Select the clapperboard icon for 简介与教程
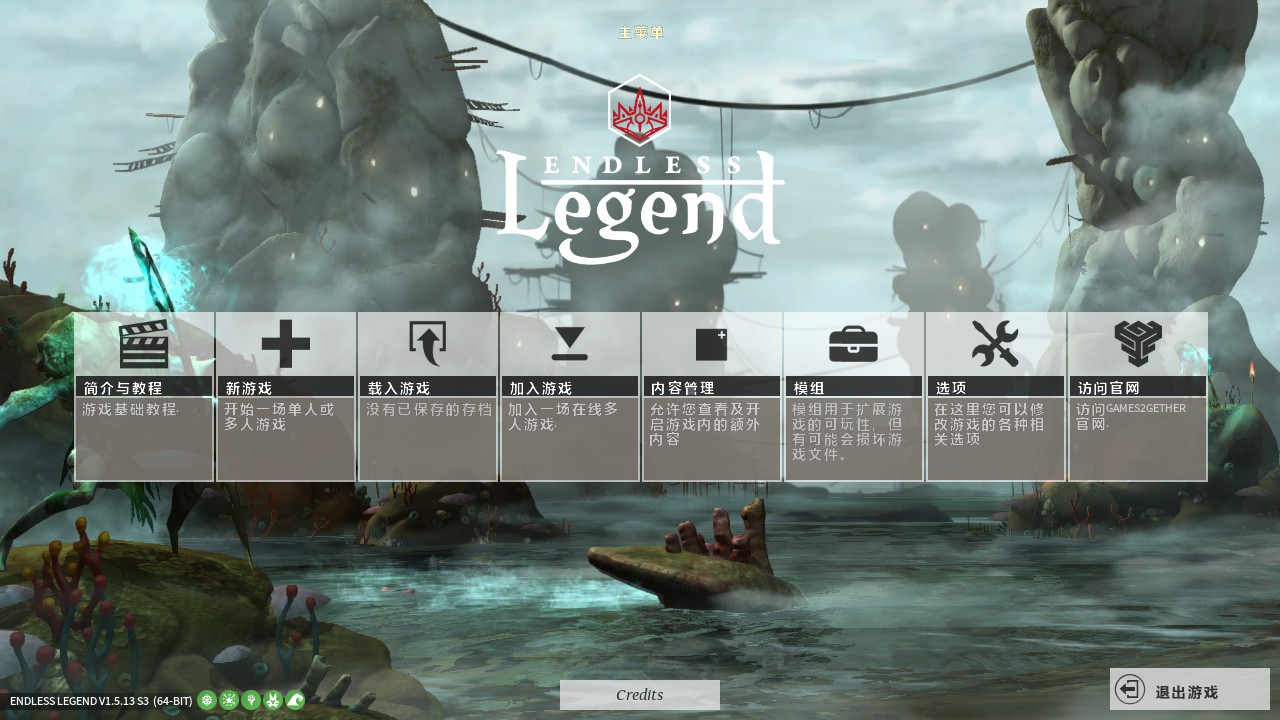1280x720 pixels. click(144, 343)
